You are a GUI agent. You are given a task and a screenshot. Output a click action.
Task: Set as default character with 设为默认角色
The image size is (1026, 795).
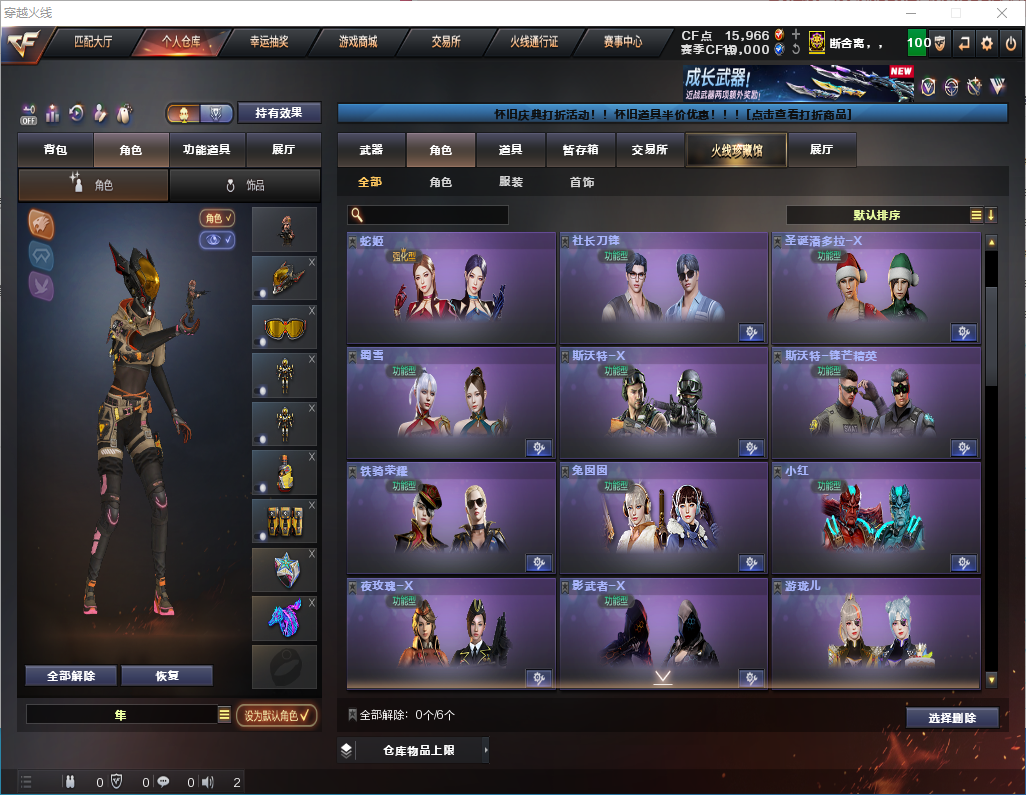pos(276,715)
